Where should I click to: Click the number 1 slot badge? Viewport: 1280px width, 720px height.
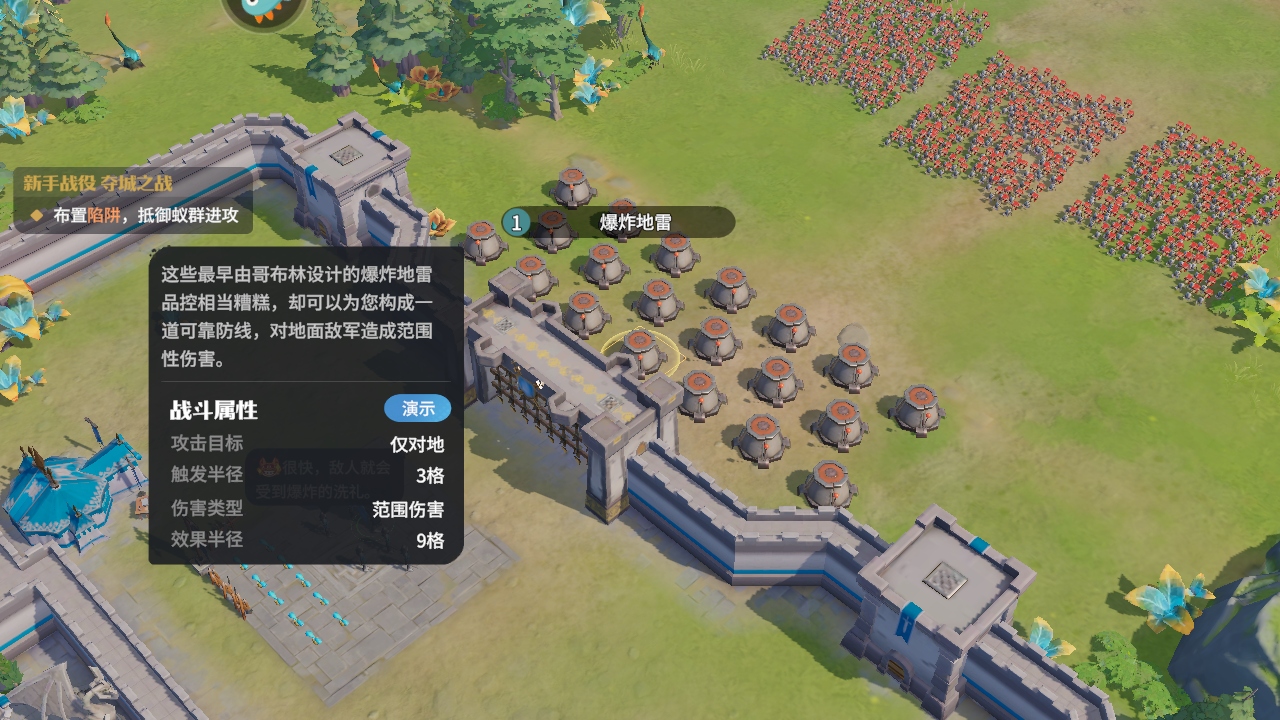pyautogui.click(x=515, y=222)
